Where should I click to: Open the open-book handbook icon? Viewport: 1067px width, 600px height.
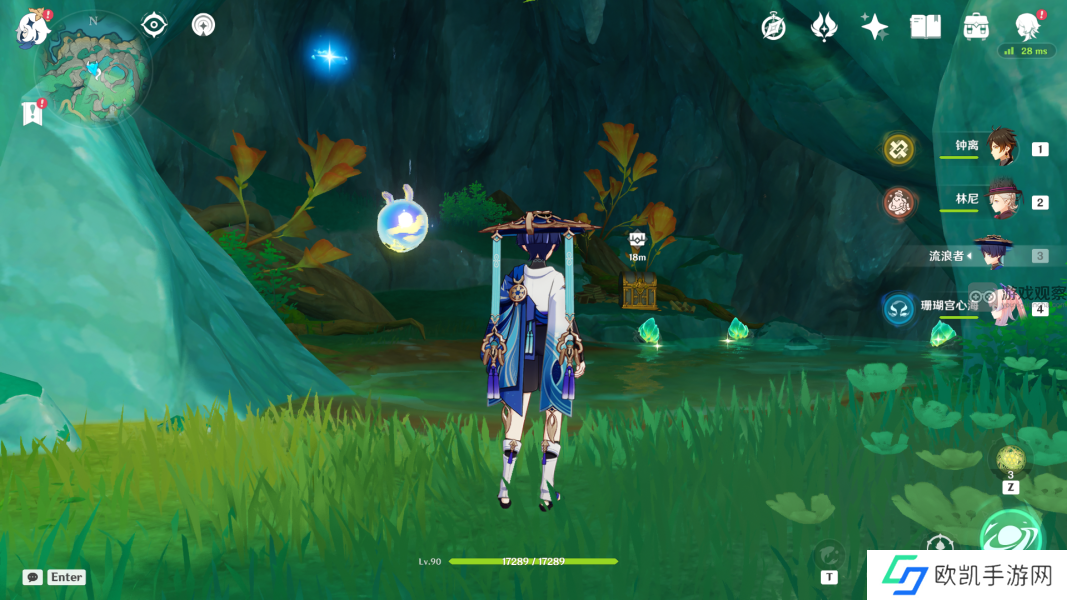click(x=925, y=27)
